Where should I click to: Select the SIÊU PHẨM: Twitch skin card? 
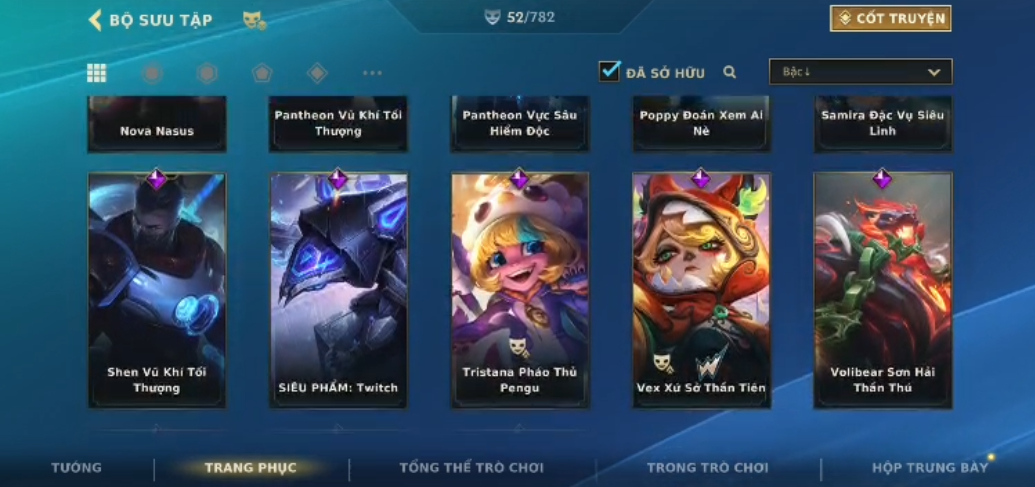pos(338,290)
